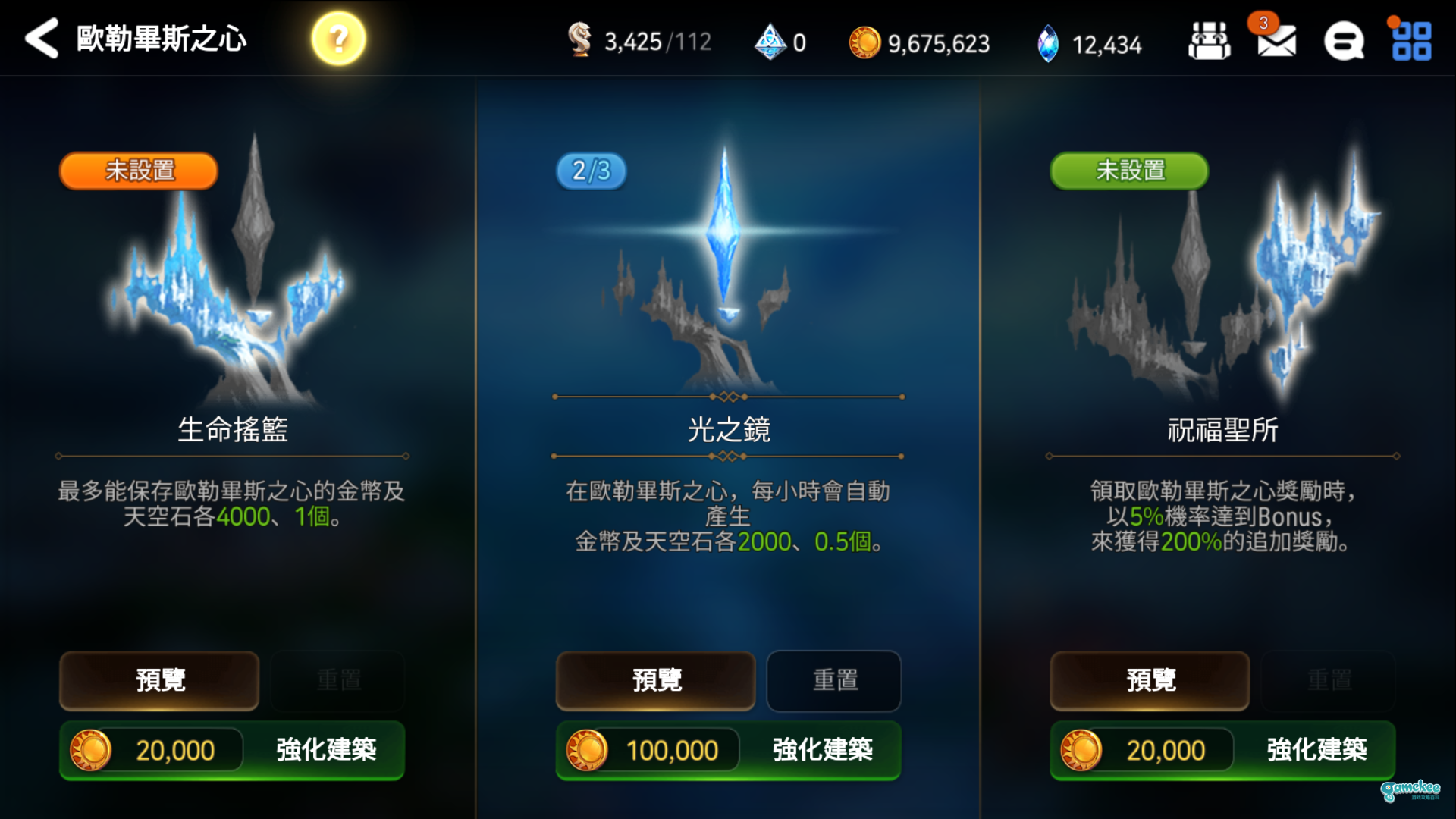1456x819 pixels.
Task: Click the back arrow next to 歐勒畢斯之心
Action: point(40,38)
